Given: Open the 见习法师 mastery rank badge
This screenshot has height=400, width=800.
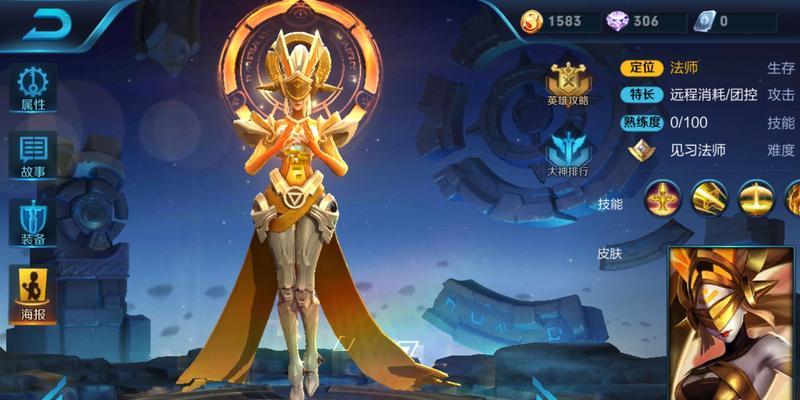Looking at the screenshot, I should pyautogui.click(x=640, y=150).
